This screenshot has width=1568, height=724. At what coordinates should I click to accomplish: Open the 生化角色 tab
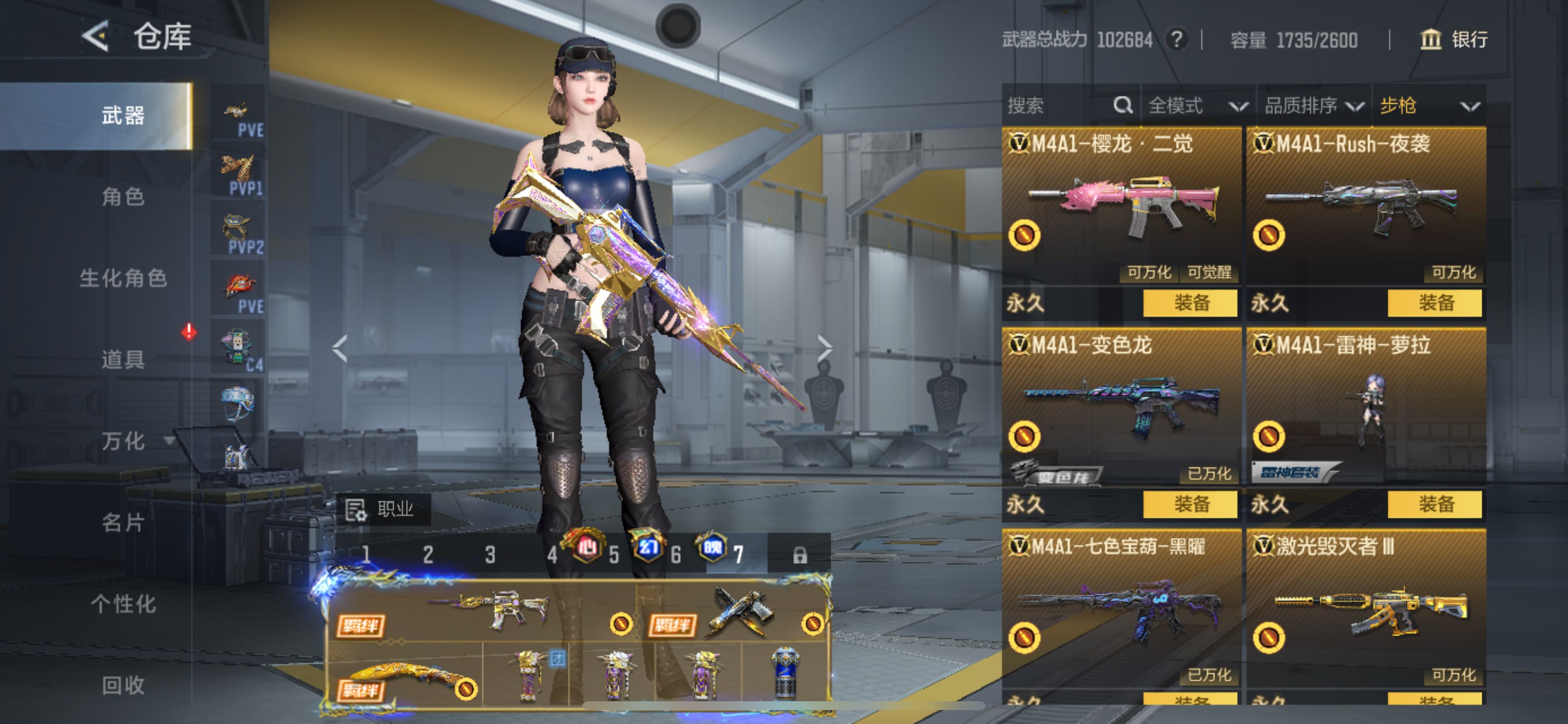(x=123, y=278)
